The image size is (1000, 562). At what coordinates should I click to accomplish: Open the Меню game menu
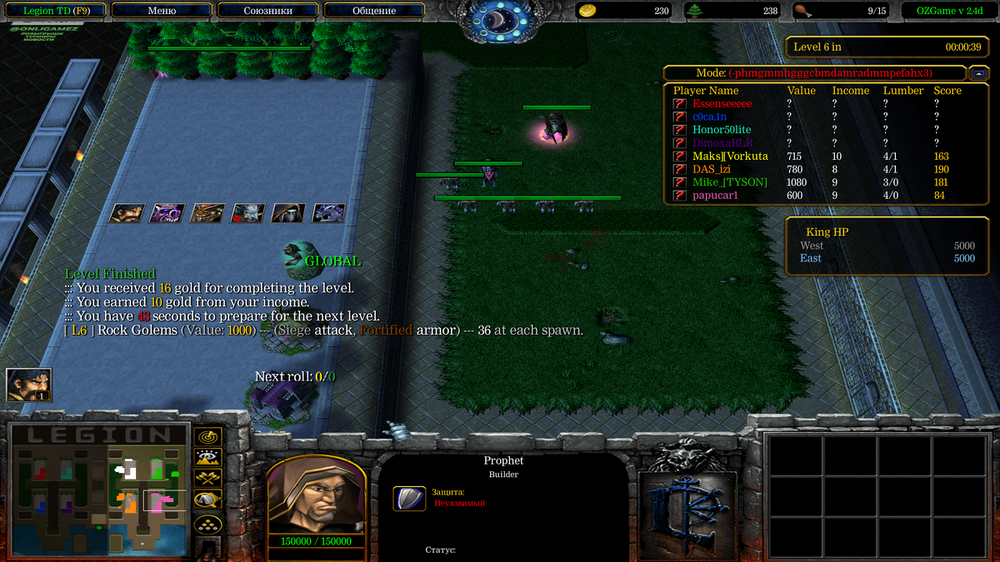coord(161,11)
